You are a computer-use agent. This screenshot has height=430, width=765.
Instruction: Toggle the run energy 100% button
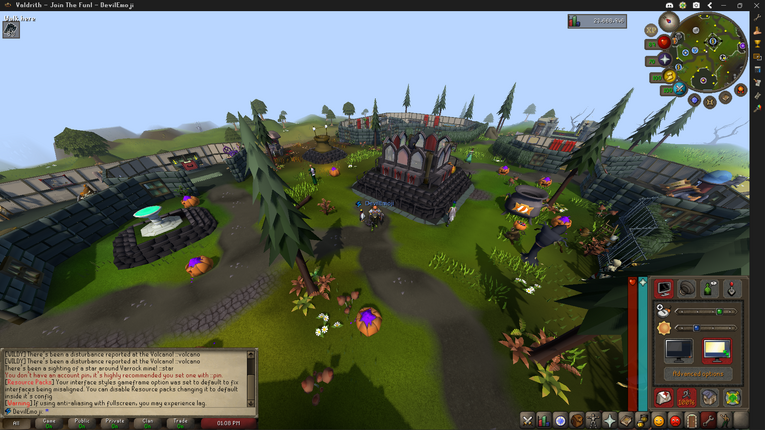687,398
